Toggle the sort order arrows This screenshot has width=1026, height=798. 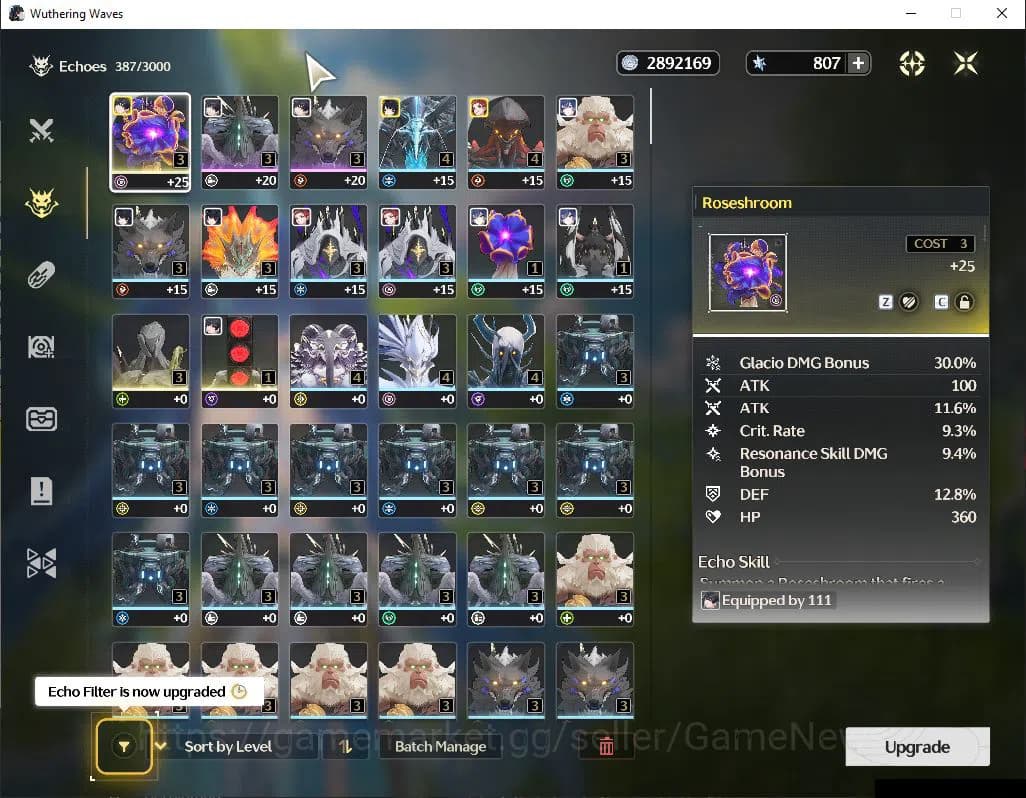345,746
